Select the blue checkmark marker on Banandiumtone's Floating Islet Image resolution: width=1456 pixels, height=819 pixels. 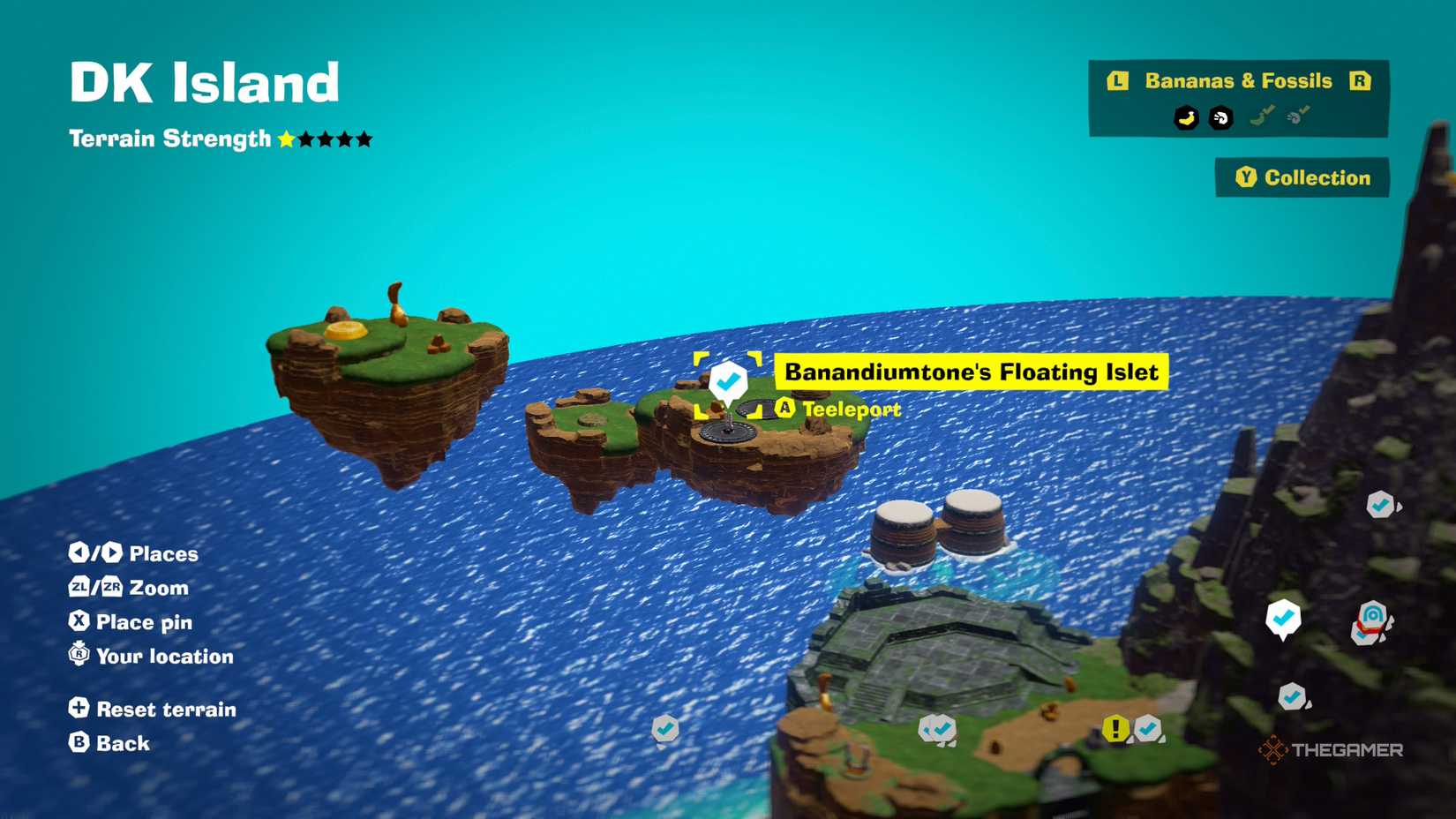coord(727,380)
